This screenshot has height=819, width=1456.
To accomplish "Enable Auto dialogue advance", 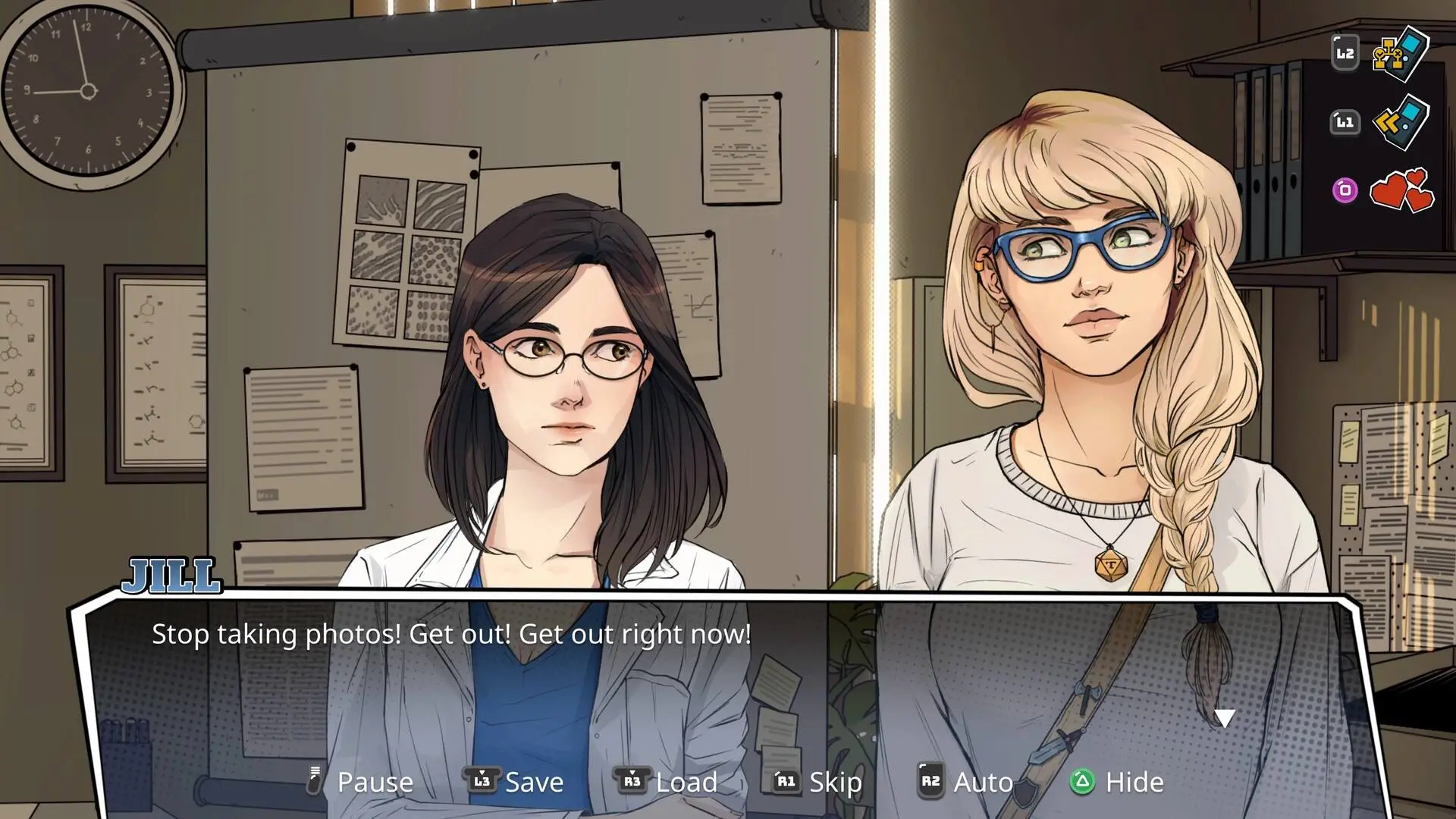I will click(966, 782).
